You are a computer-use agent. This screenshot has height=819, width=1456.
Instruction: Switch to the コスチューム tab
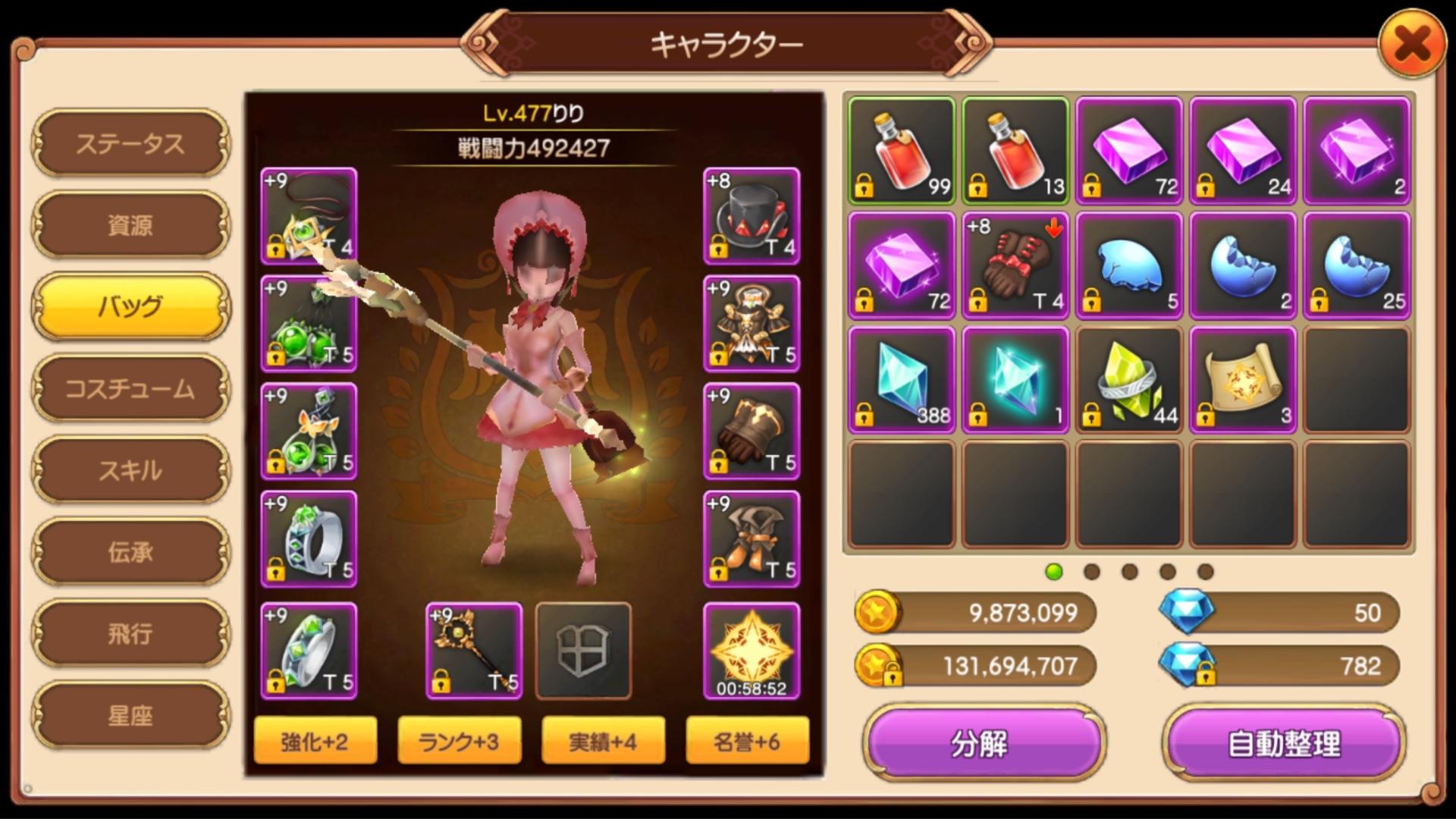tap(129, 388)
